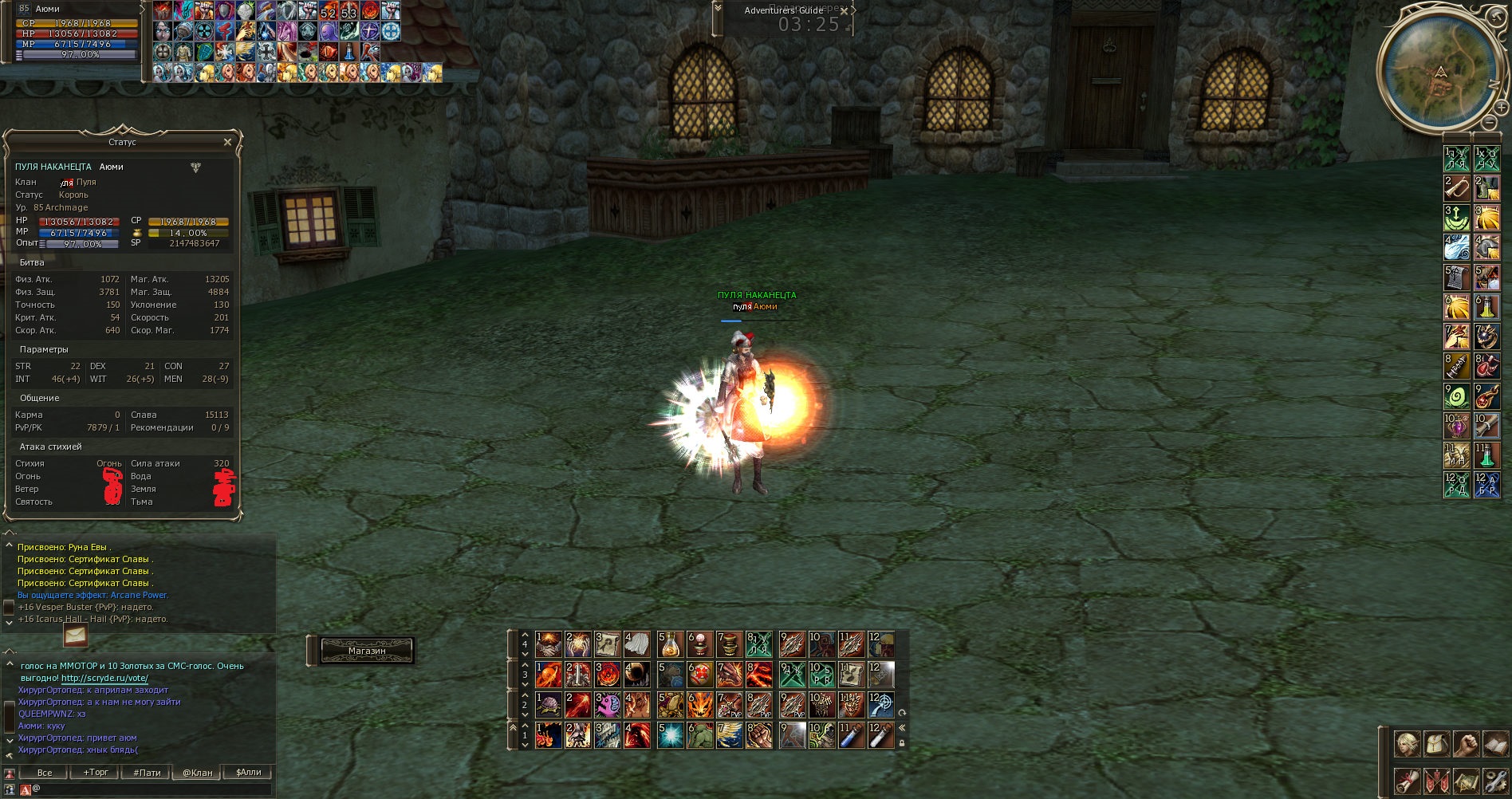Close the Статус character window
The image size is (1512, 799).
(227, 142)
